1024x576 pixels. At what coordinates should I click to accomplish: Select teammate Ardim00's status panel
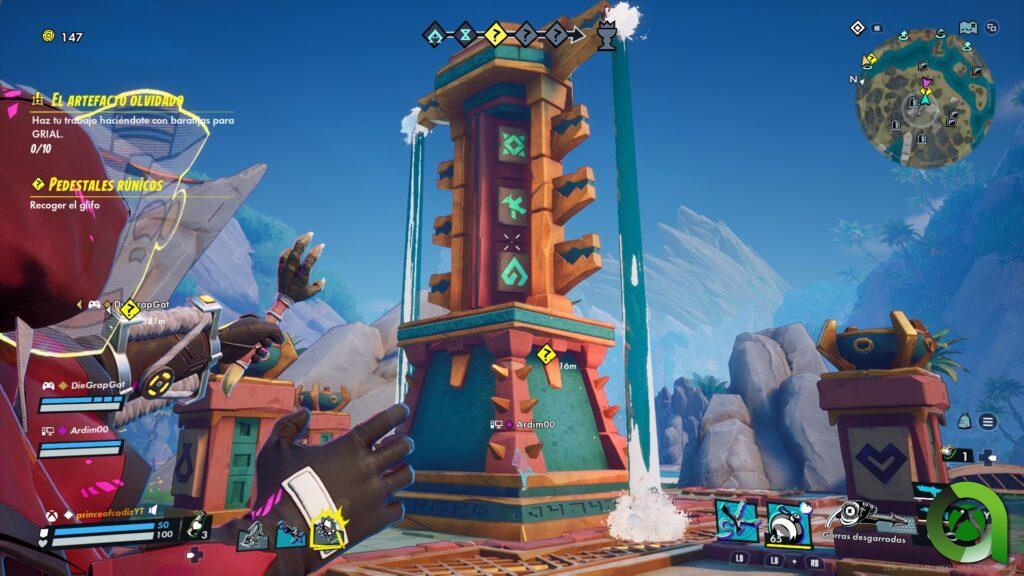pos(80,438)
